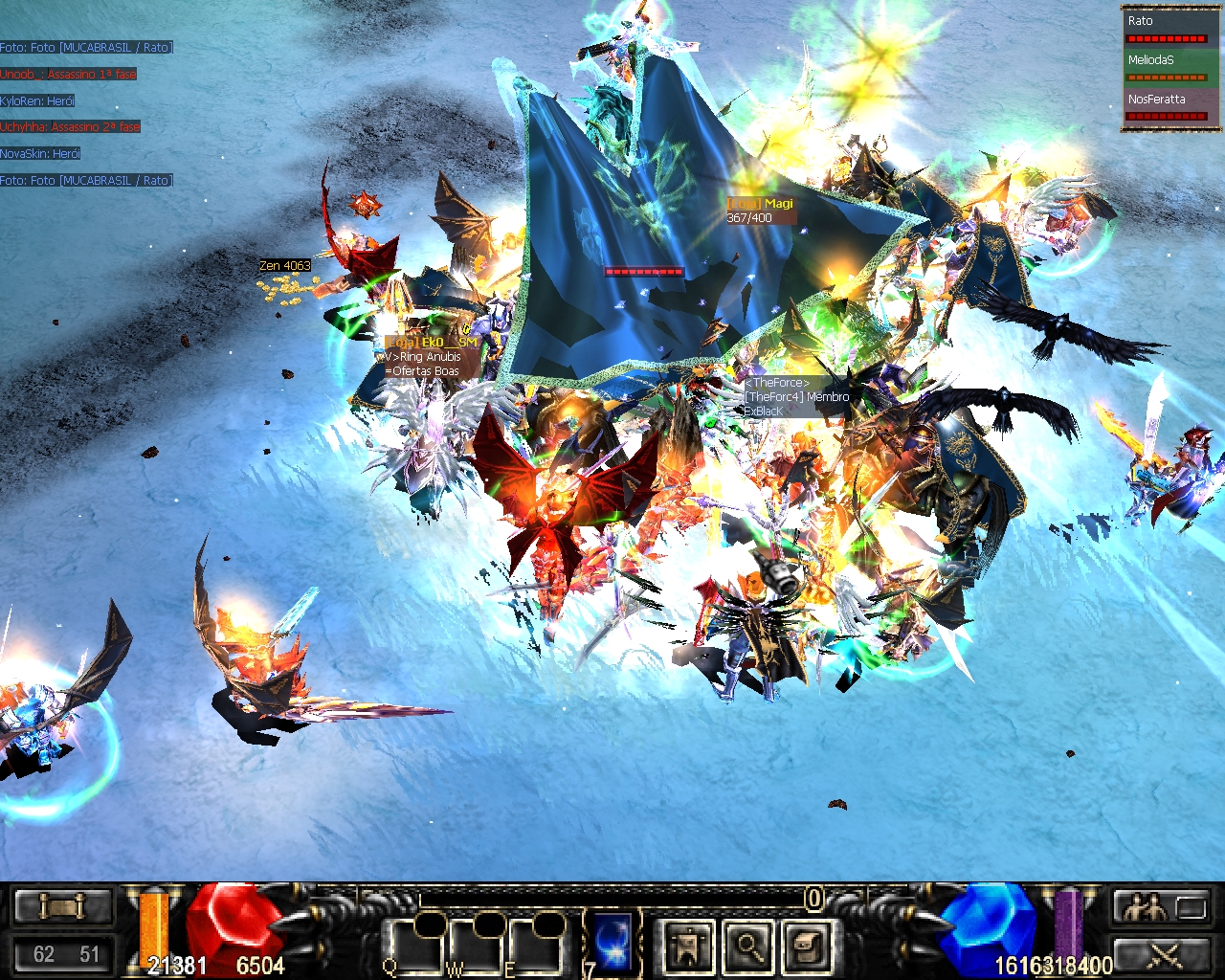Click the magnifying glass button

click(748, 946)
